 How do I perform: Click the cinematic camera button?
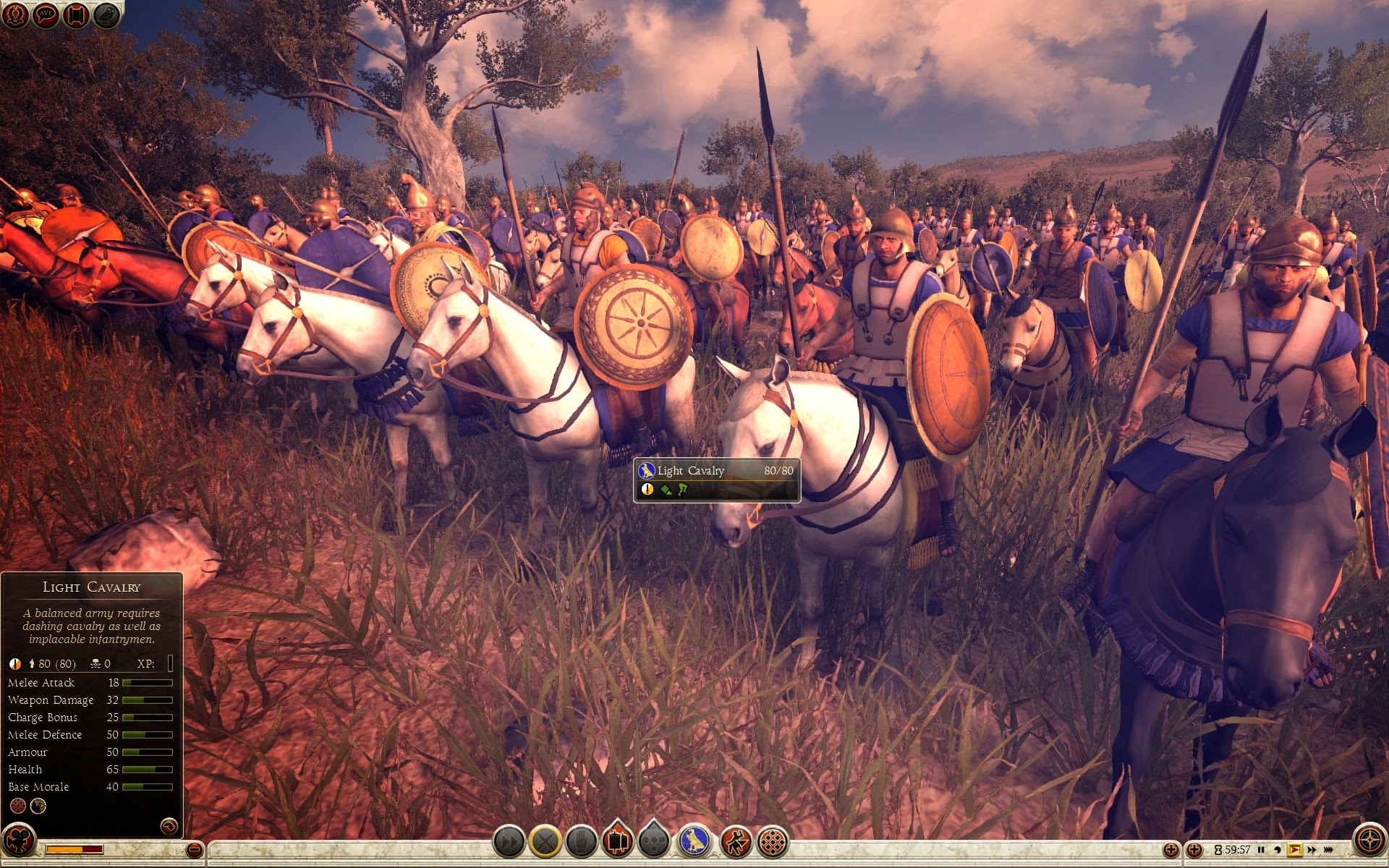tap(18, 841)
